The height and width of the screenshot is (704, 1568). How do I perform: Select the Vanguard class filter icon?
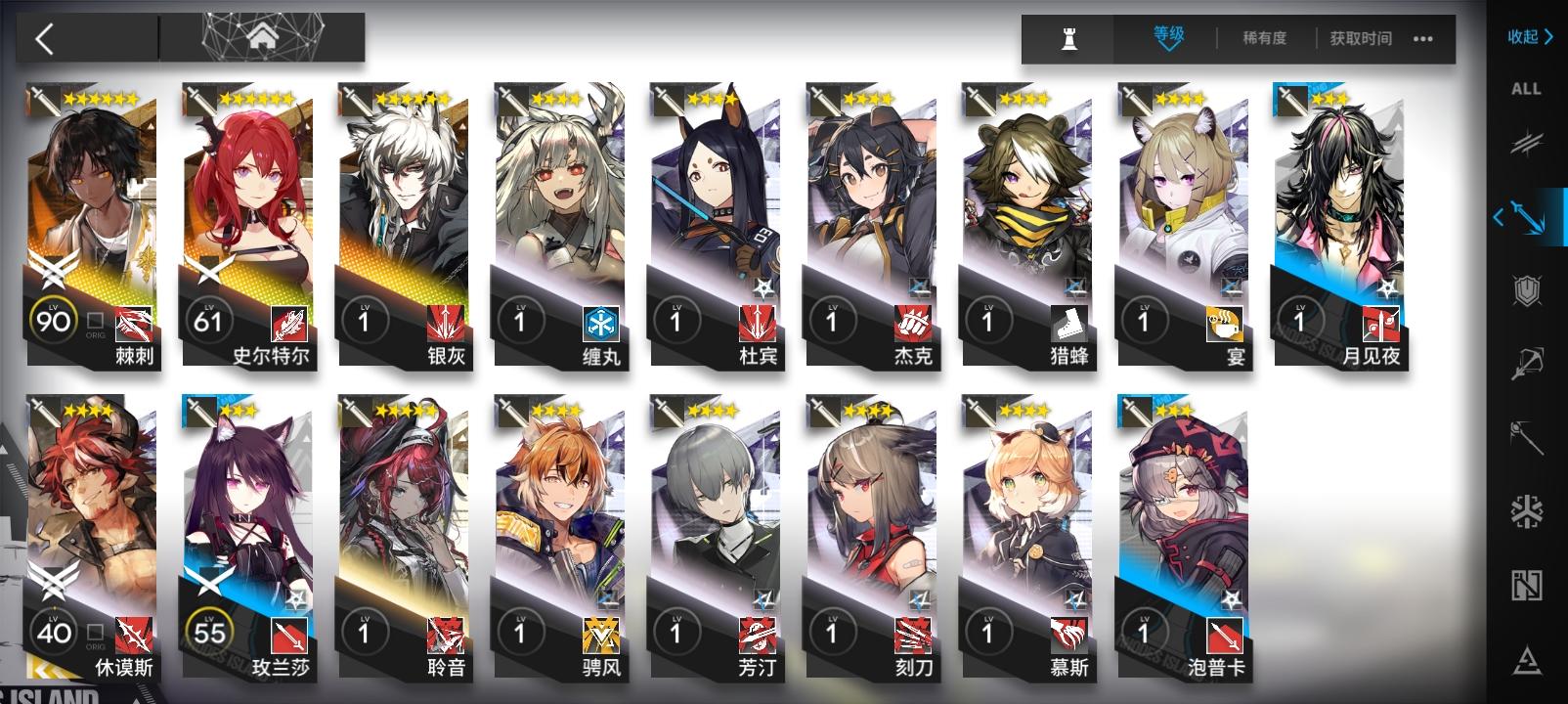(x=1530, y=145)
